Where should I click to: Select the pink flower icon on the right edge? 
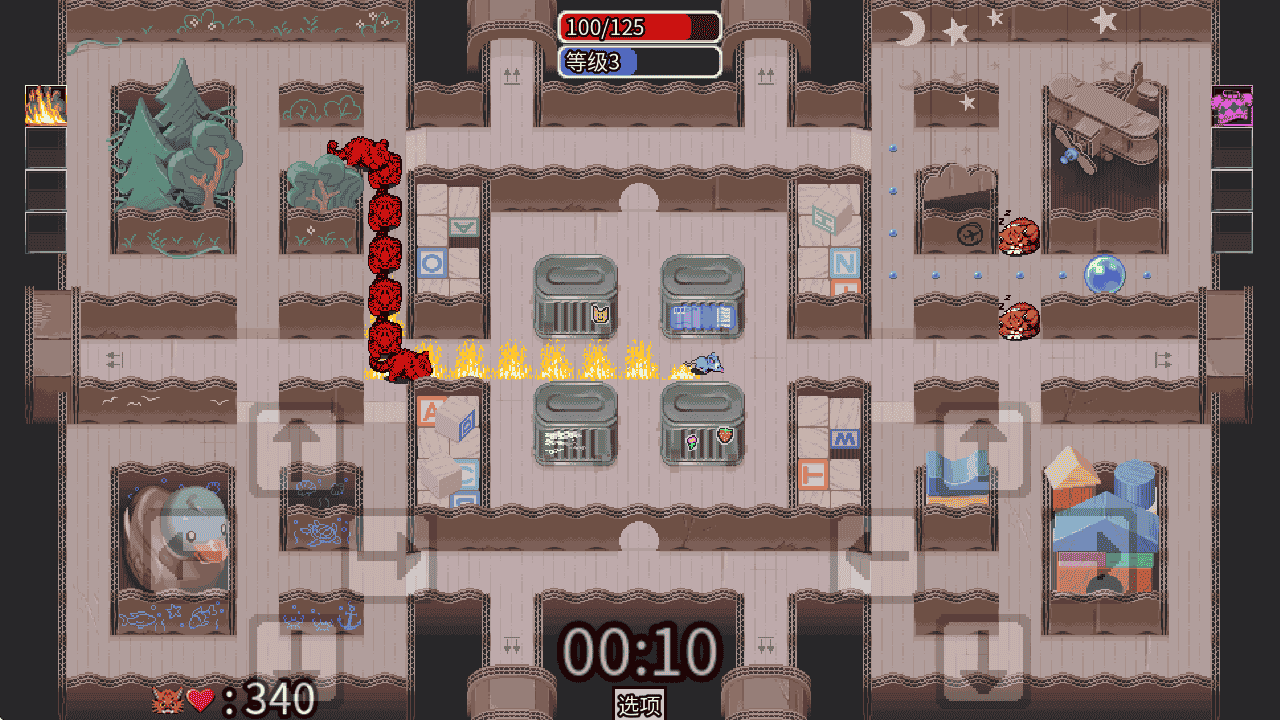pos(1230,105)
